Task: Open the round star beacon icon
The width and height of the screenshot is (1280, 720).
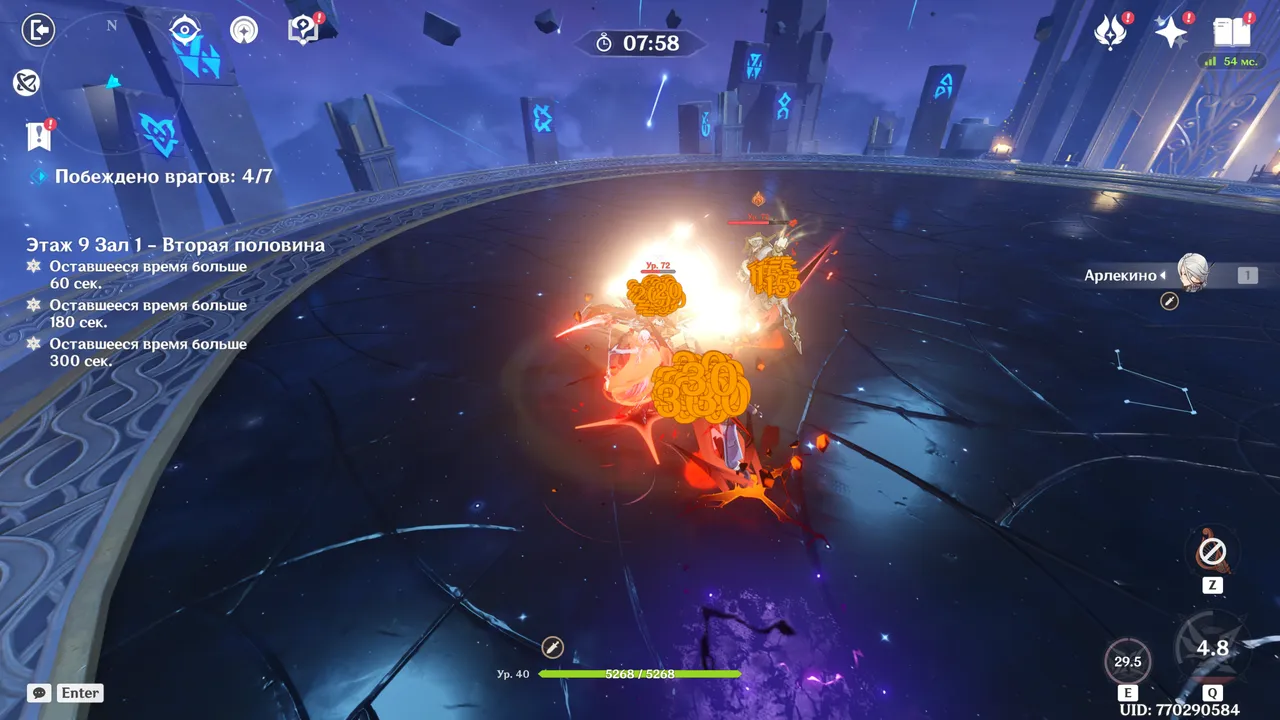Action: pyautogui.click(x=243, y=30)
